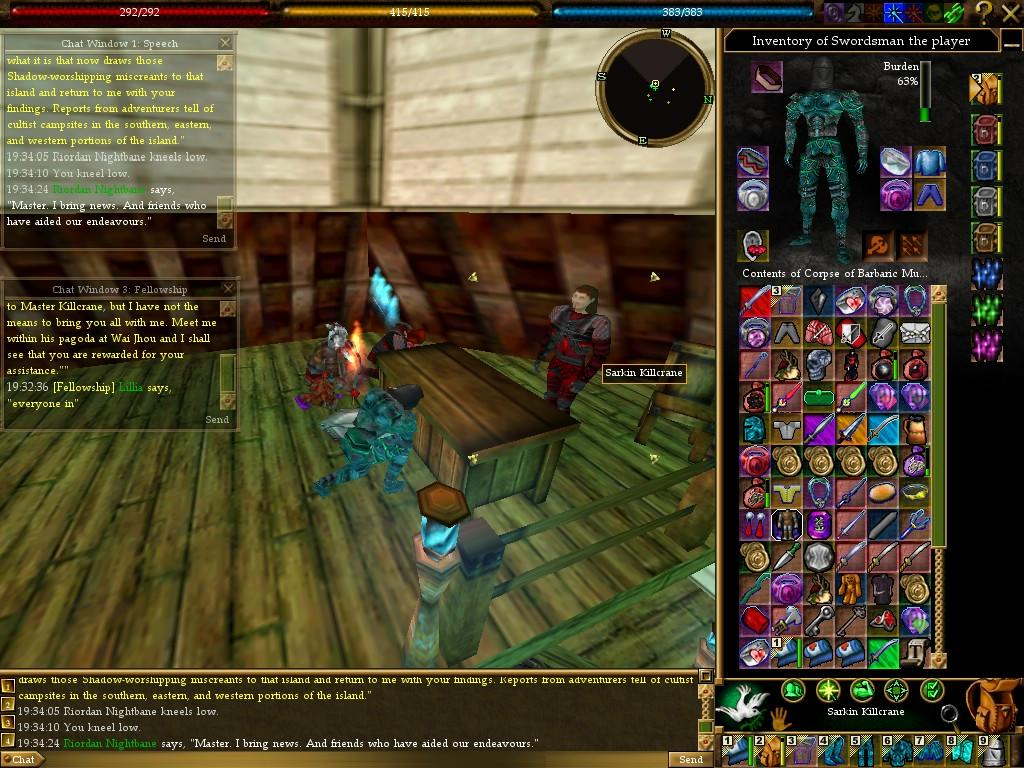Close the Speech chat window
Screen dimensions: 1024x768
tap(225, 43)
